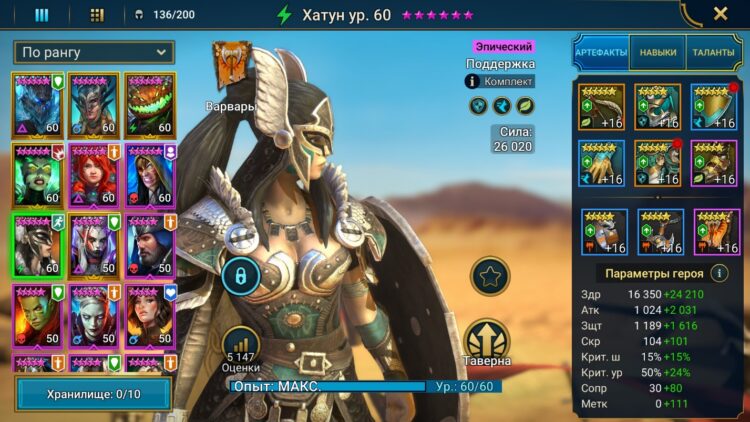Switch to the Таланты tab

(x=713, y=52)
